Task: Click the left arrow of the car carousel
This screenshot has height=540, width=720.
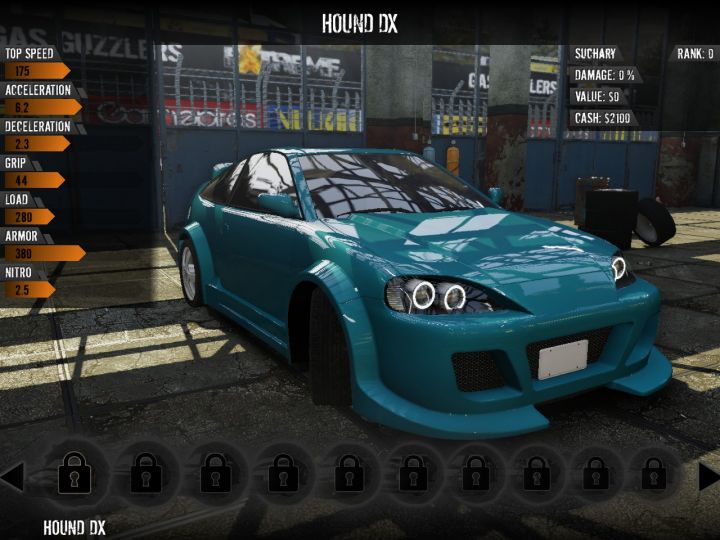Action: click(x=12, y=475)
